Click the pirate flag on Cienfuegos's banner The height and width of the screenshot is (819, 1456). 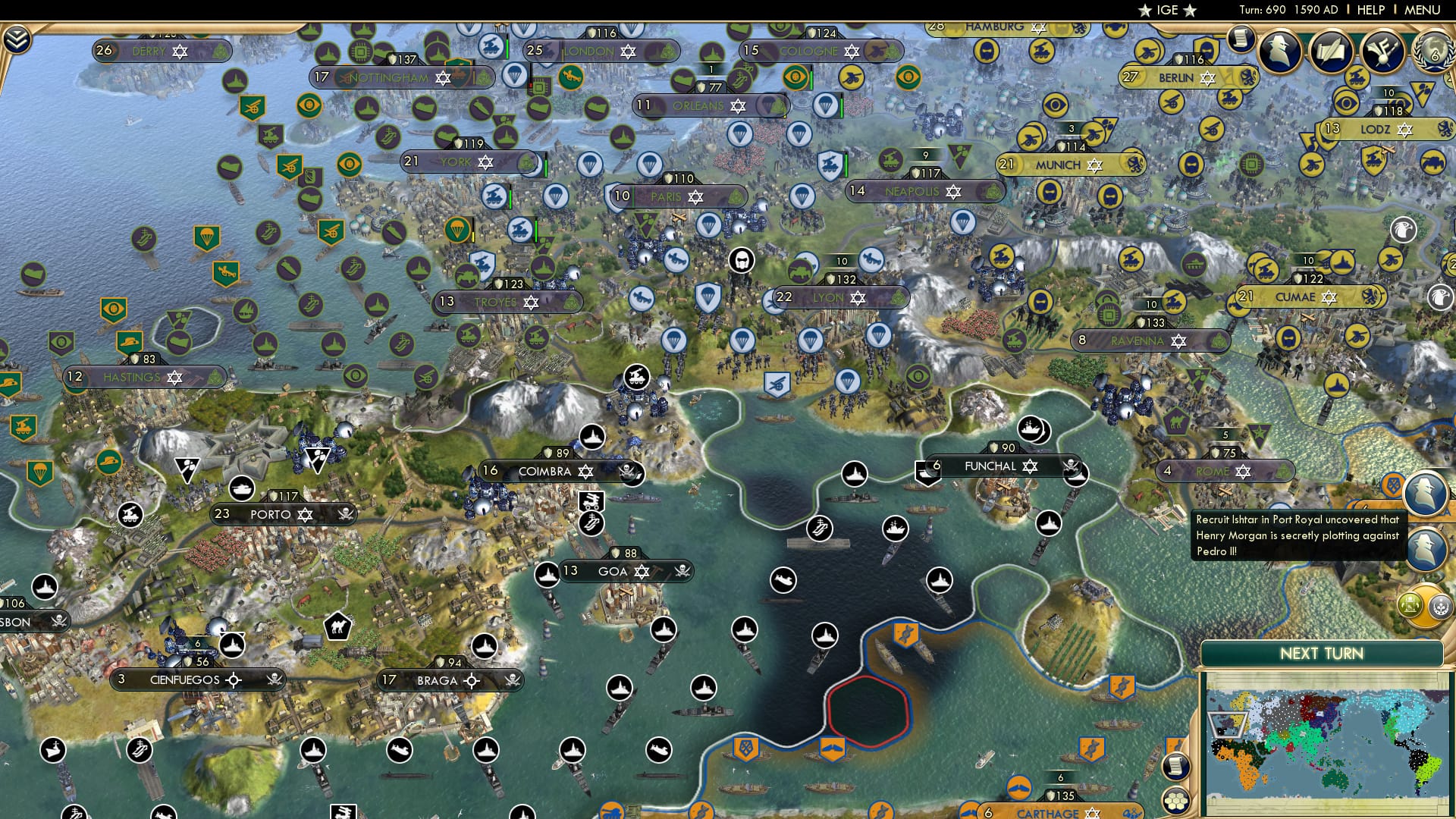tap(275, 679)
